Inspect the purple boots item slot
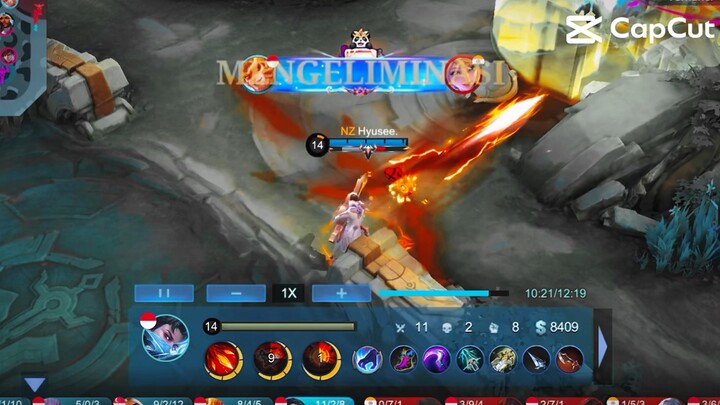 [x=403, y=360]
